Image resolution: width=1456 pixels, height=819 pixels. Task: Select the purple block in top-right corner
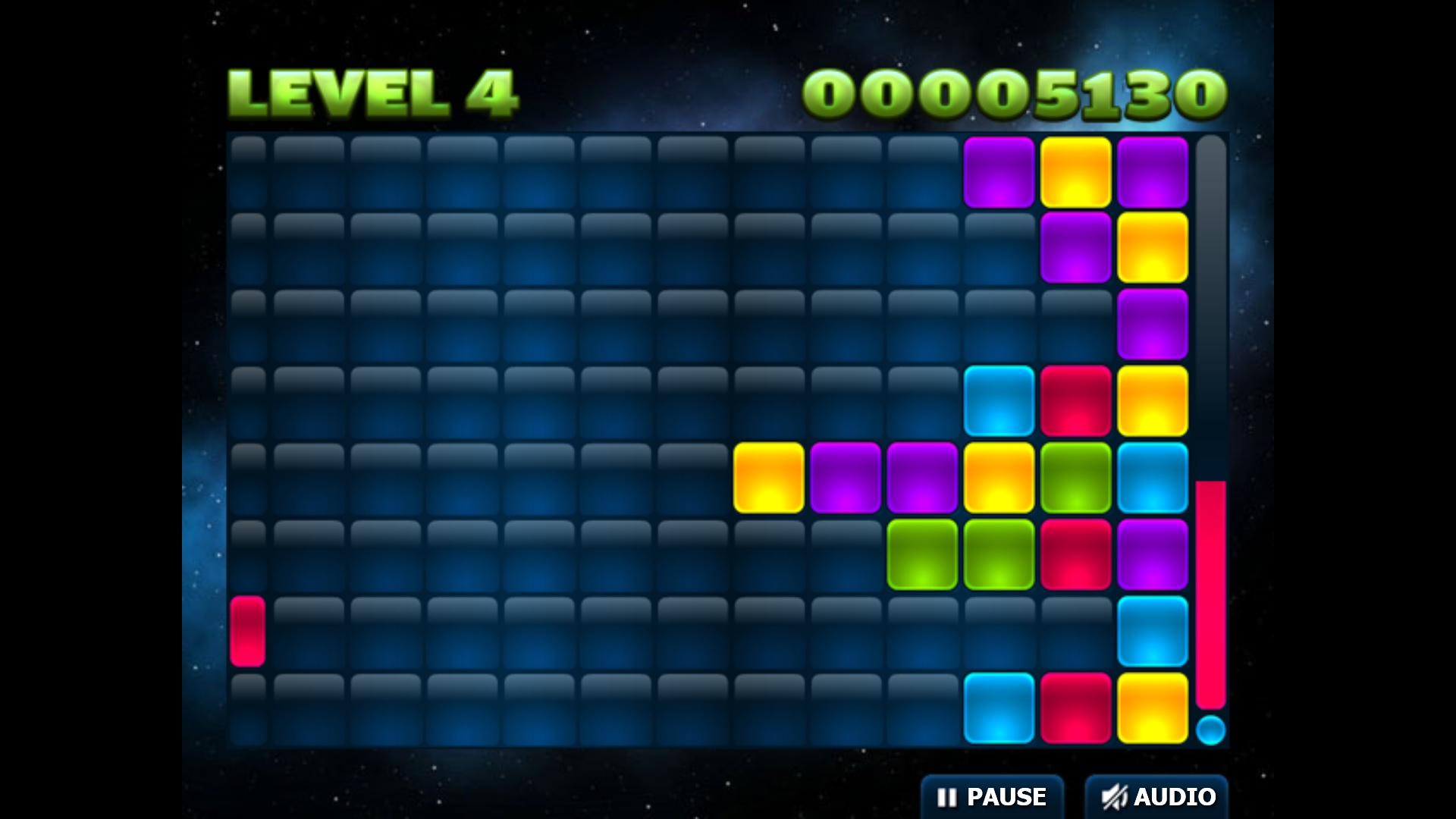click(1153, 171)
